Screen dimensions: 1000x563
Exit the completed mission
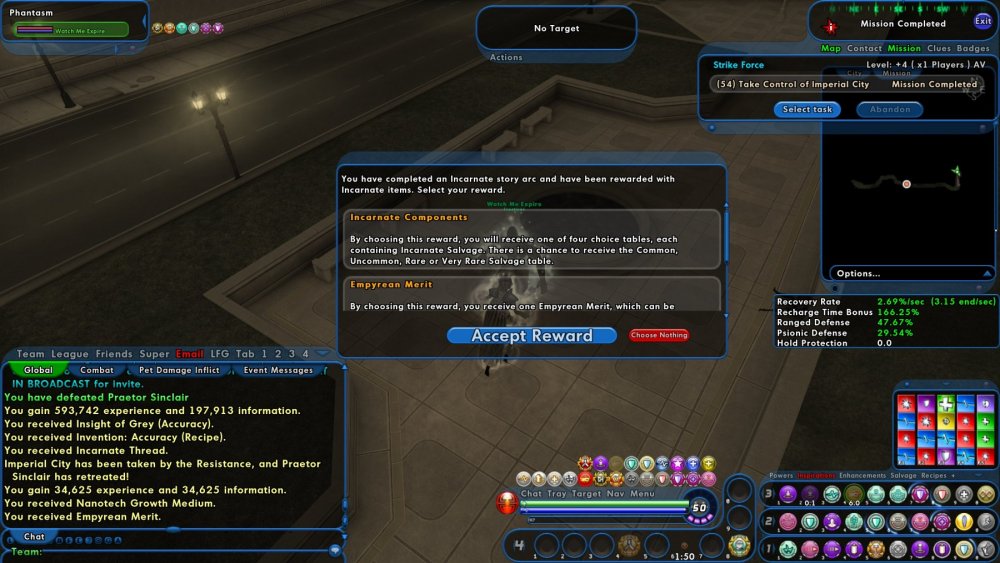point(983,21)
